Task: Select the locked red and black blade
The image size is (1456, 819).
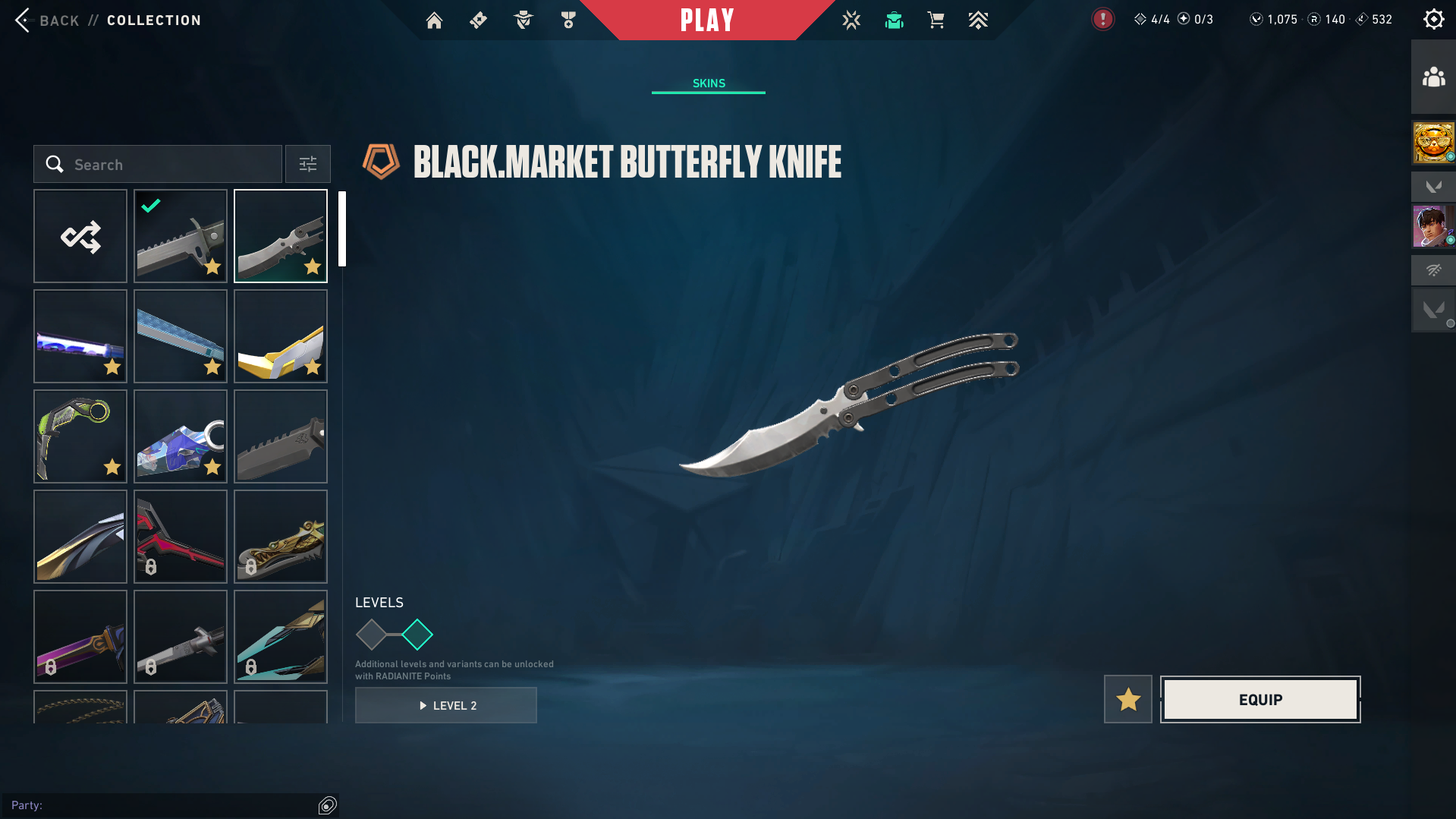Action: pyautogui.click(x=181, y=537)
